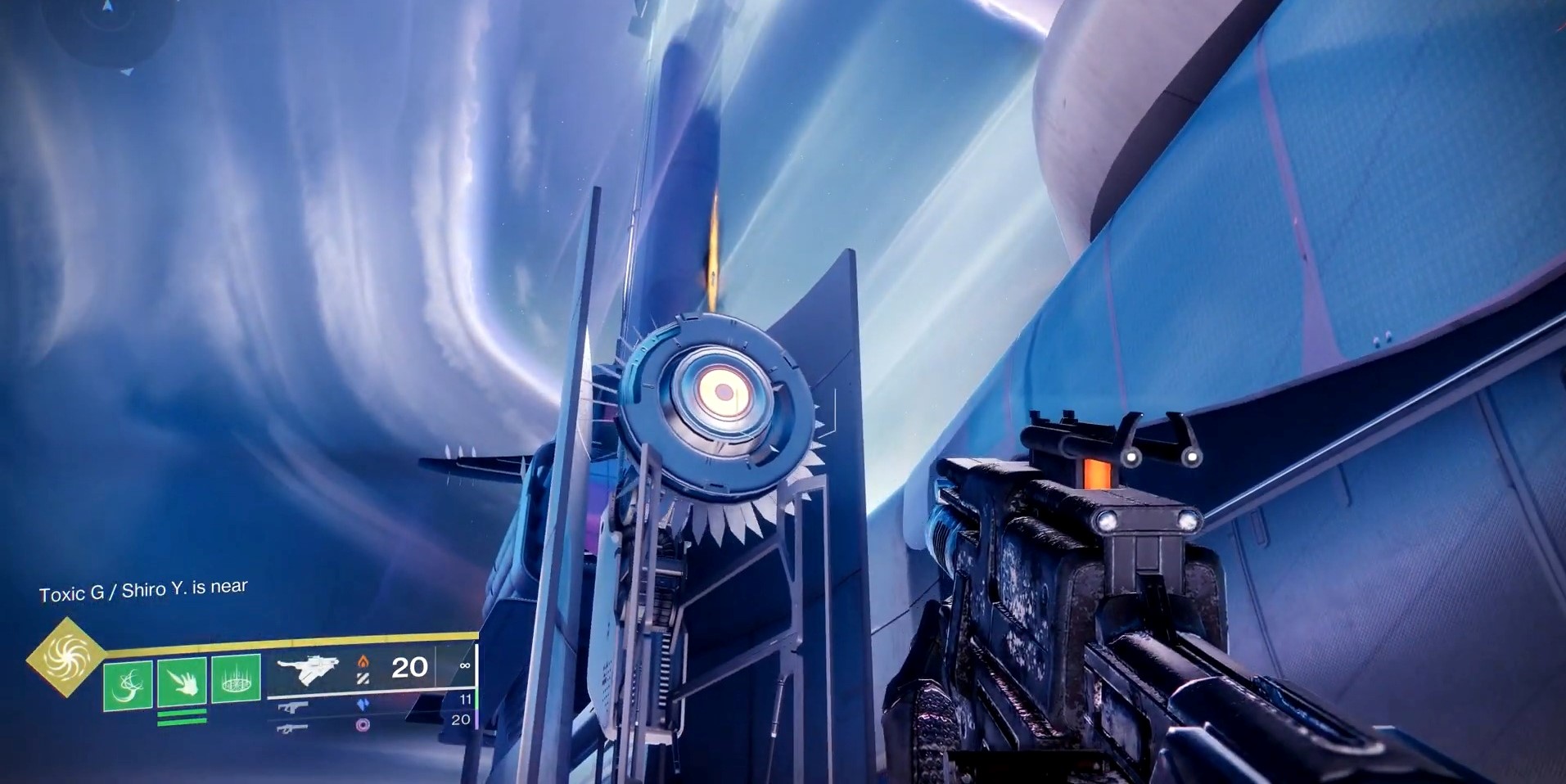Click the purple heavy ammo circle icon
This screenshot has height=784, width=1566.
(x=363, y=726)
